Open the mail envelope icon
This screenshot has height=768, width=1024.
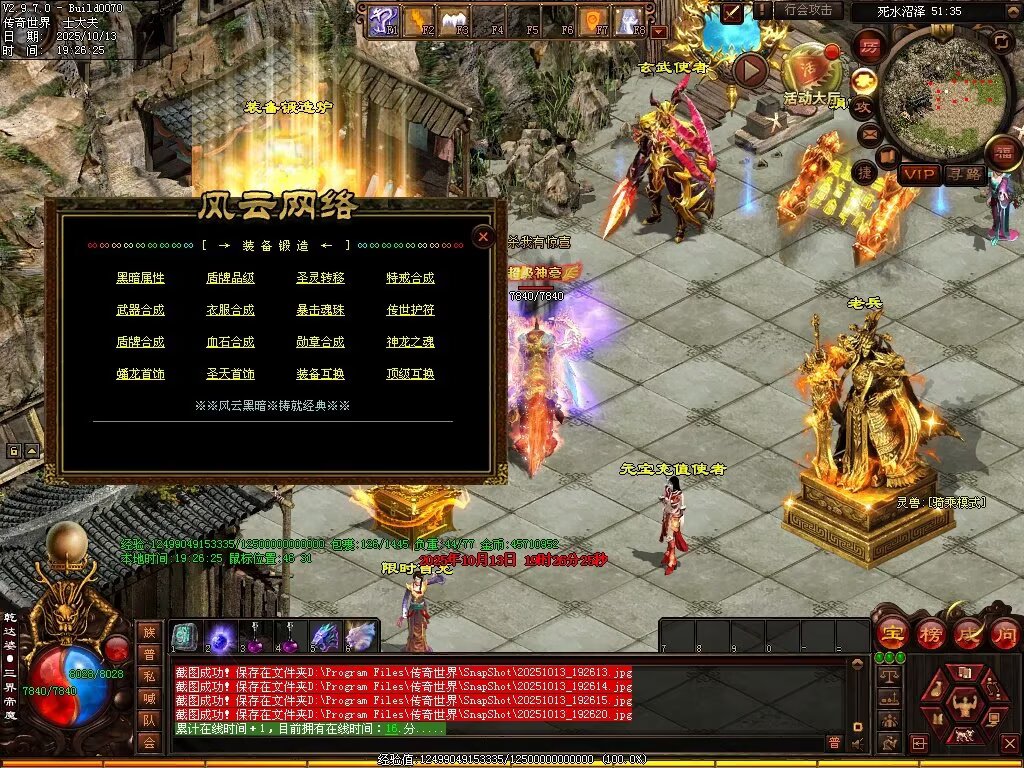(869, 134)
